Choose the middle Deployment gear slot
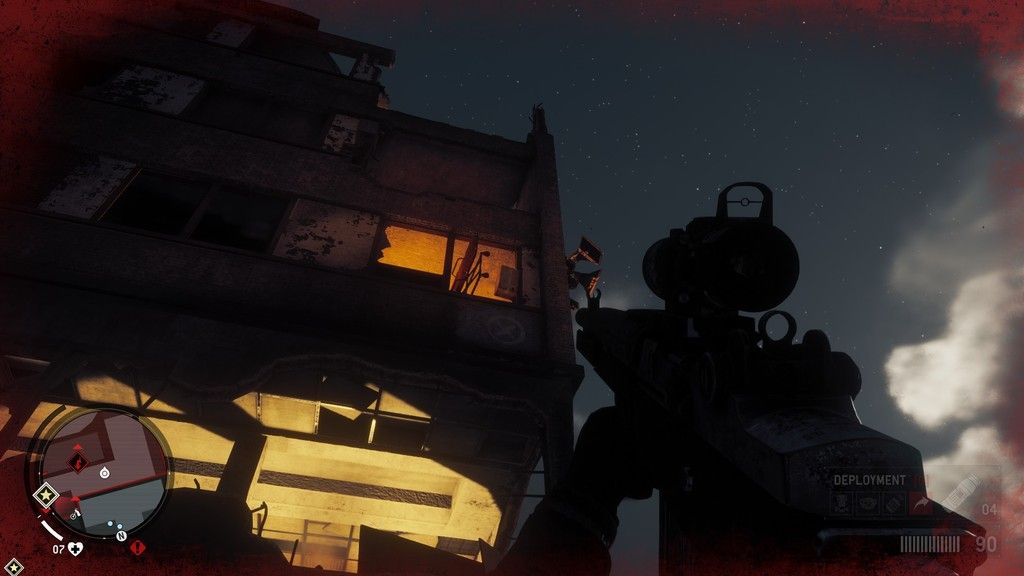 pyautogui.click(x=869, y=504)
